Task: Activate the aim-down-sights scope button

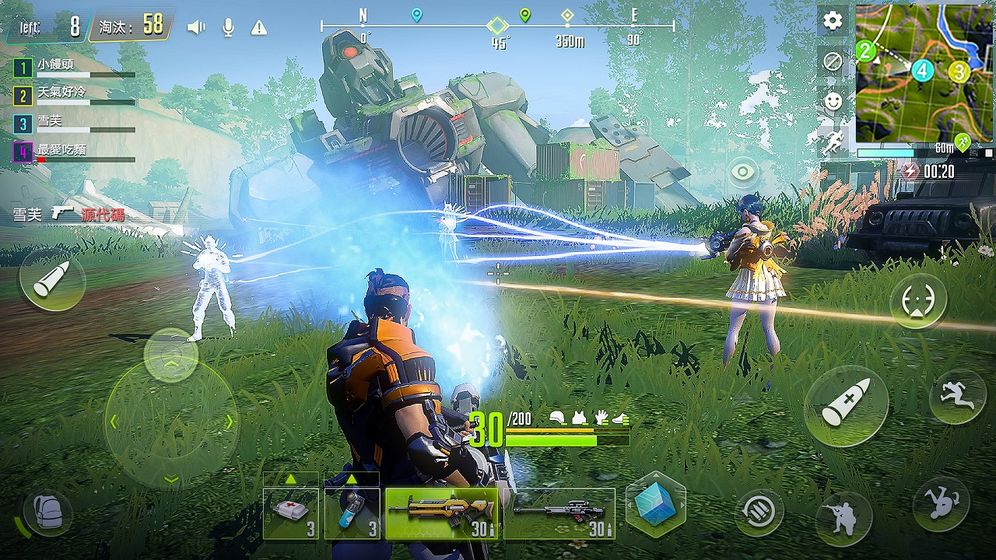Action: point(918,301)
